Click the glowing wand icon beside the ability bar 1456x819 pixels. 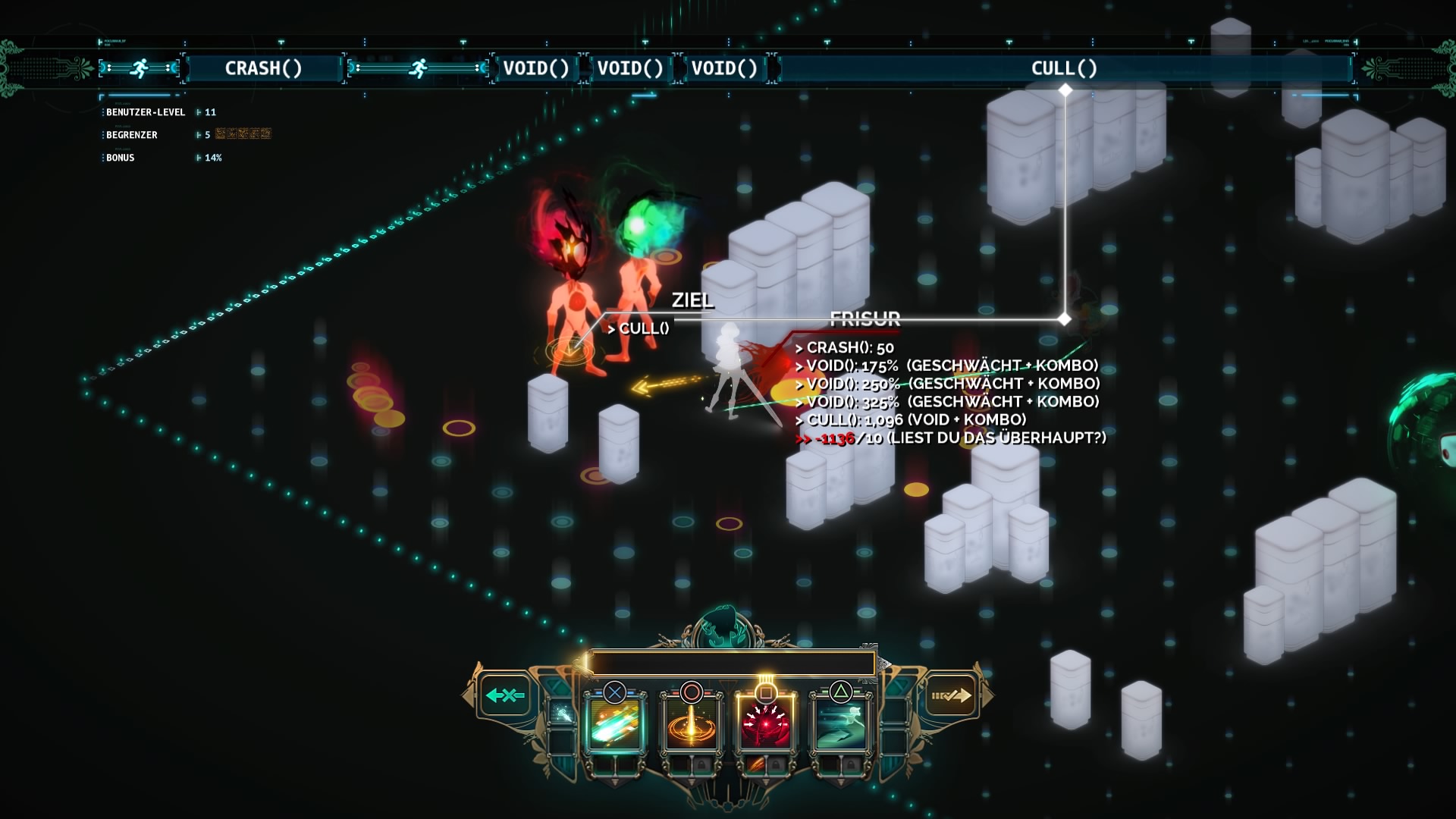pyautogui.click(x=563, y=713)
